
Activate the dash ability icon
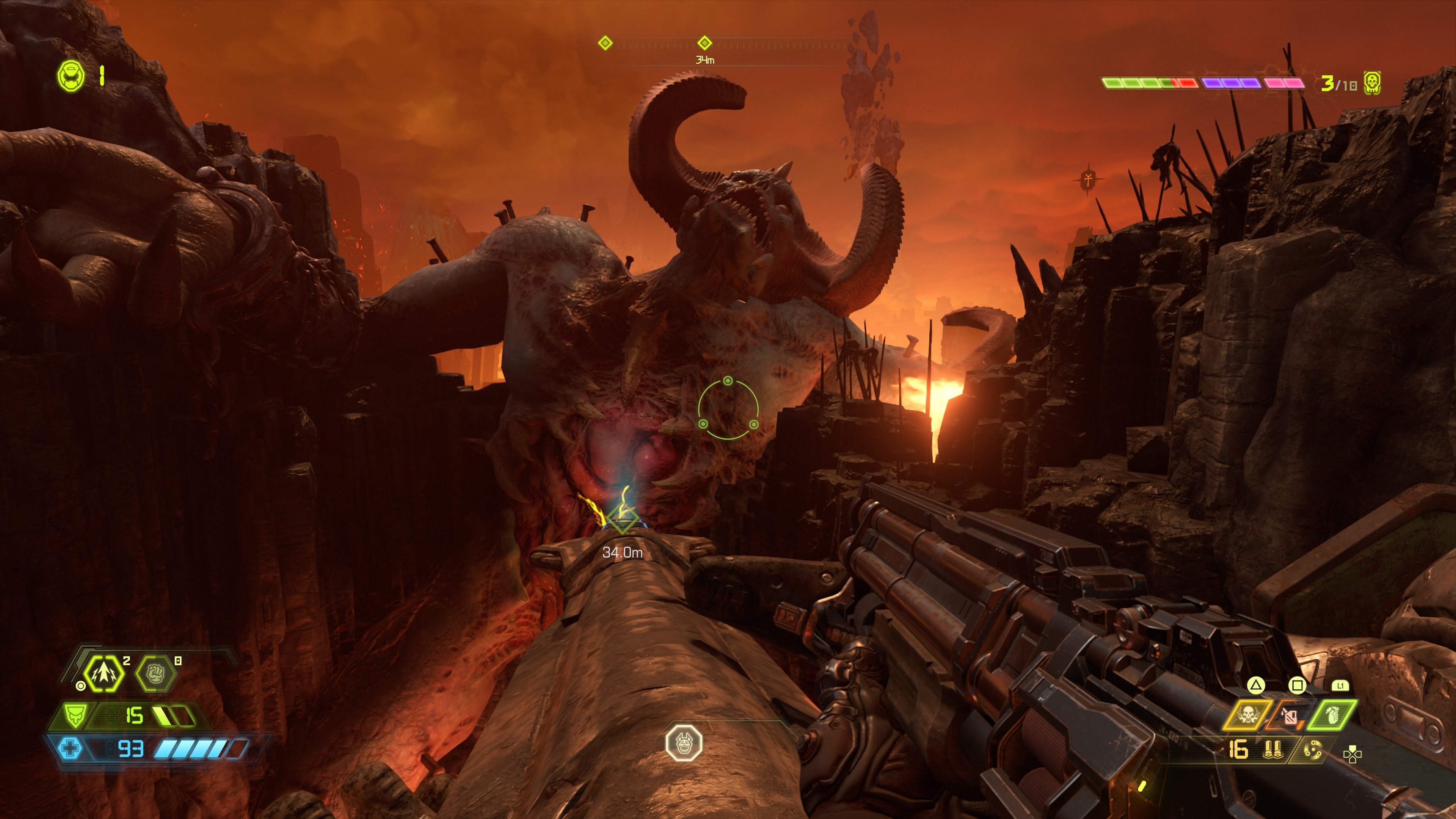(x=104, y=673)
